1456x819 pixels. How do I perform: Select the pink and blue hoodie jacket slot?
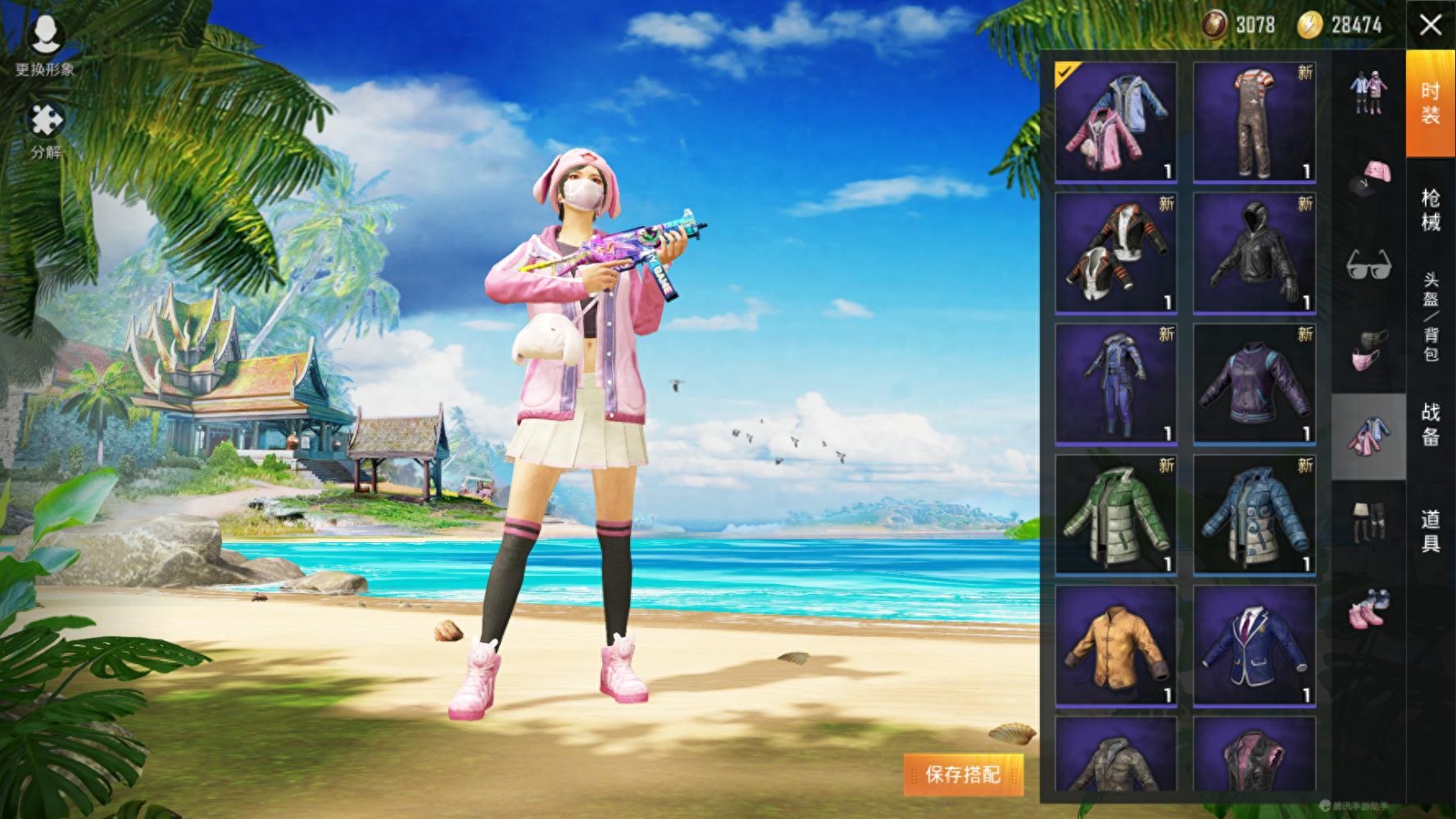[1115, 122]
